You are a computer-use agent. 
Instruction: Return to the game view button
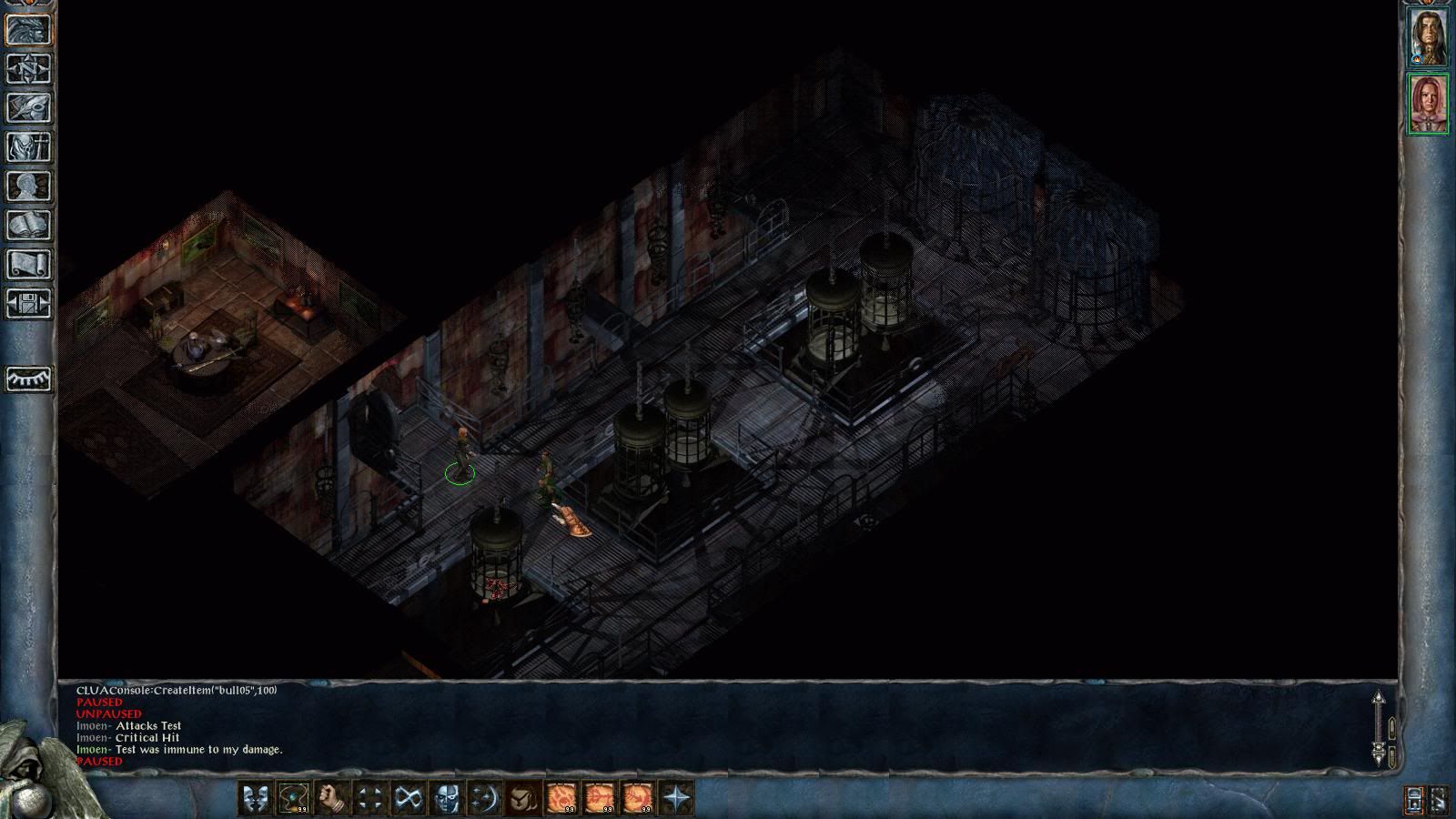(28, 30)
